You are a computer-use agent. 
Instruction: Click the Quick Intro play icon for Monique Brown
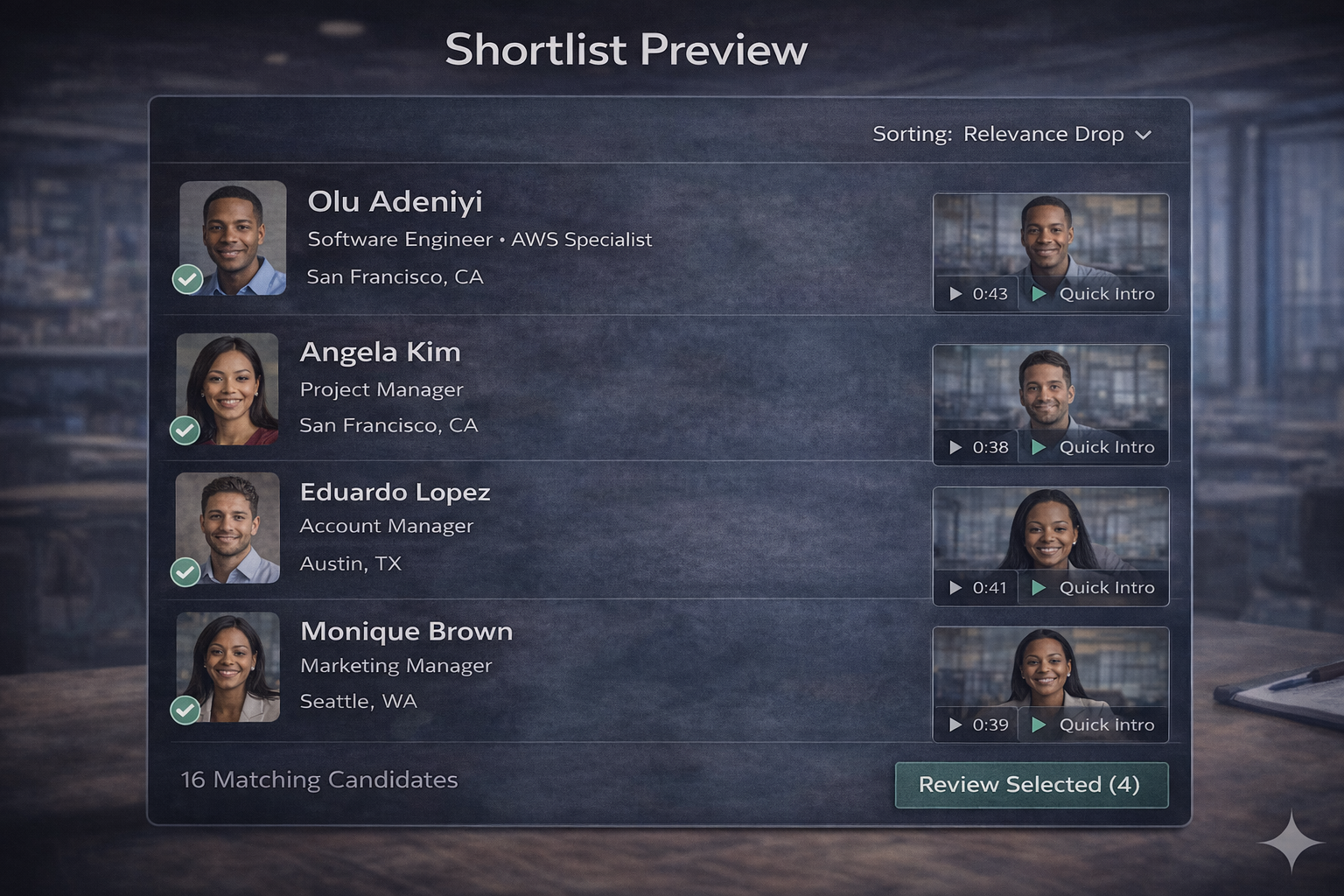point(1040,724)
